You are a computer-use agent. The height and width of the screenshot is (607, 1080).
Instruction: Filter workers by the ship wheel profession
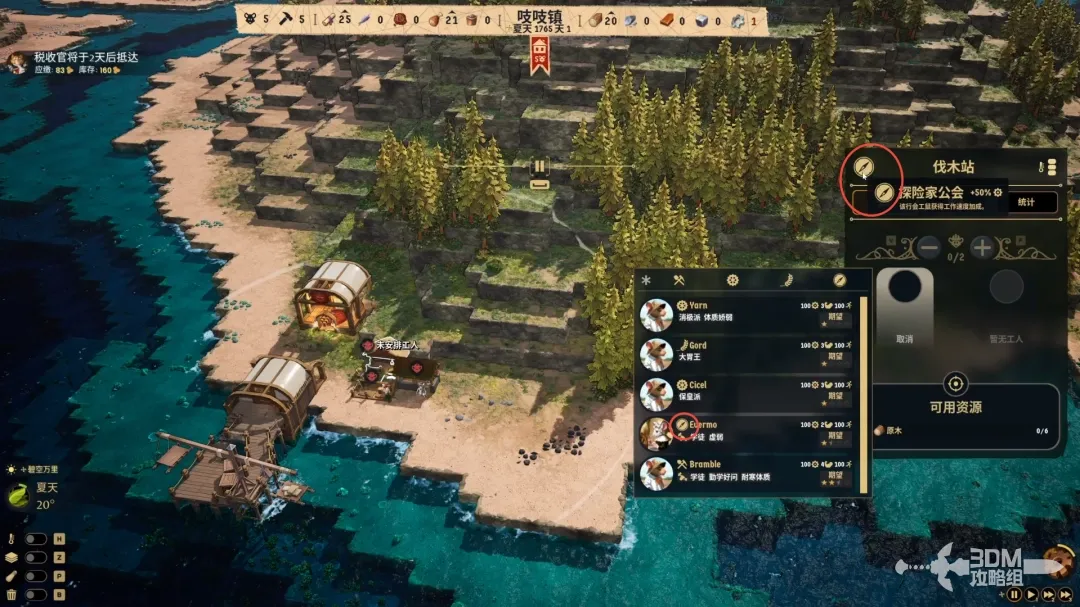click(732, 280)
